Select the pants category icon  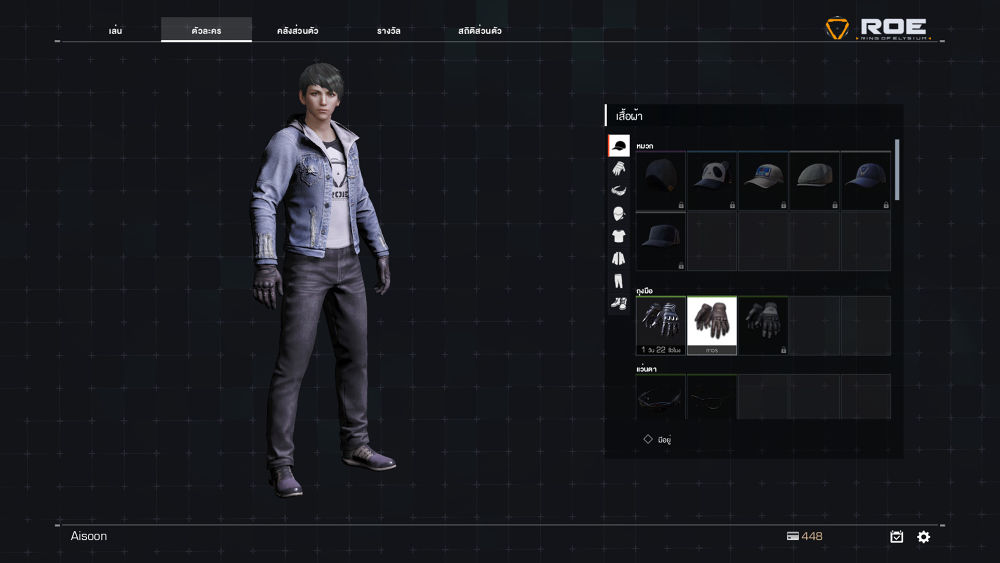619,280
